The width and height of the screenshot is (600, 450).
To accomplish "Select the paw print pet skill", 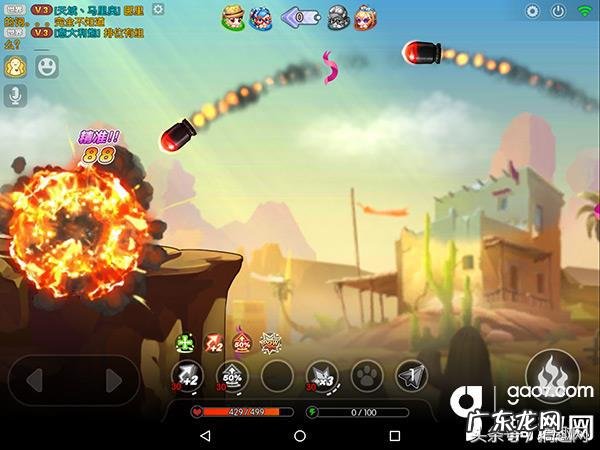I will (367, 377).
